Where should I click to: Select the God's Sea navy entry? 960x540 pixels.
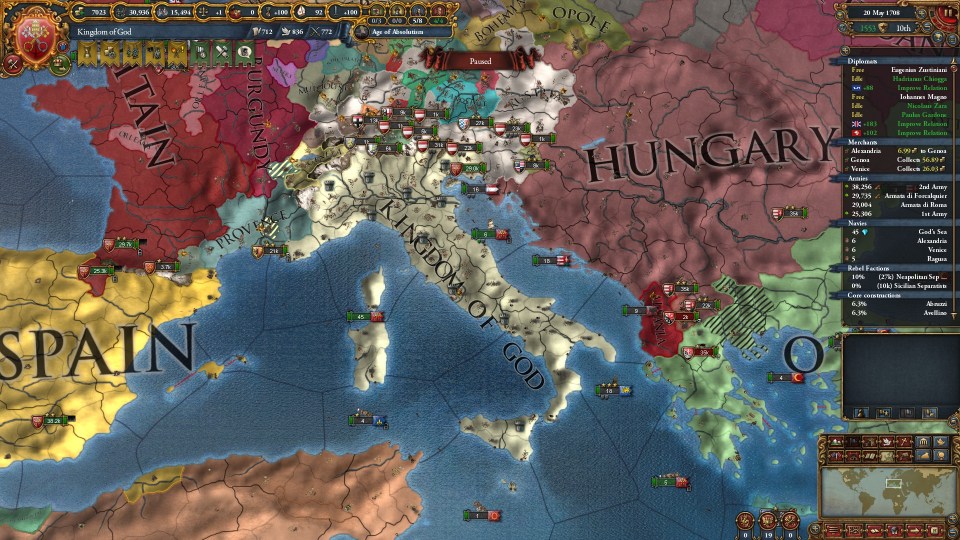[917, 231]
